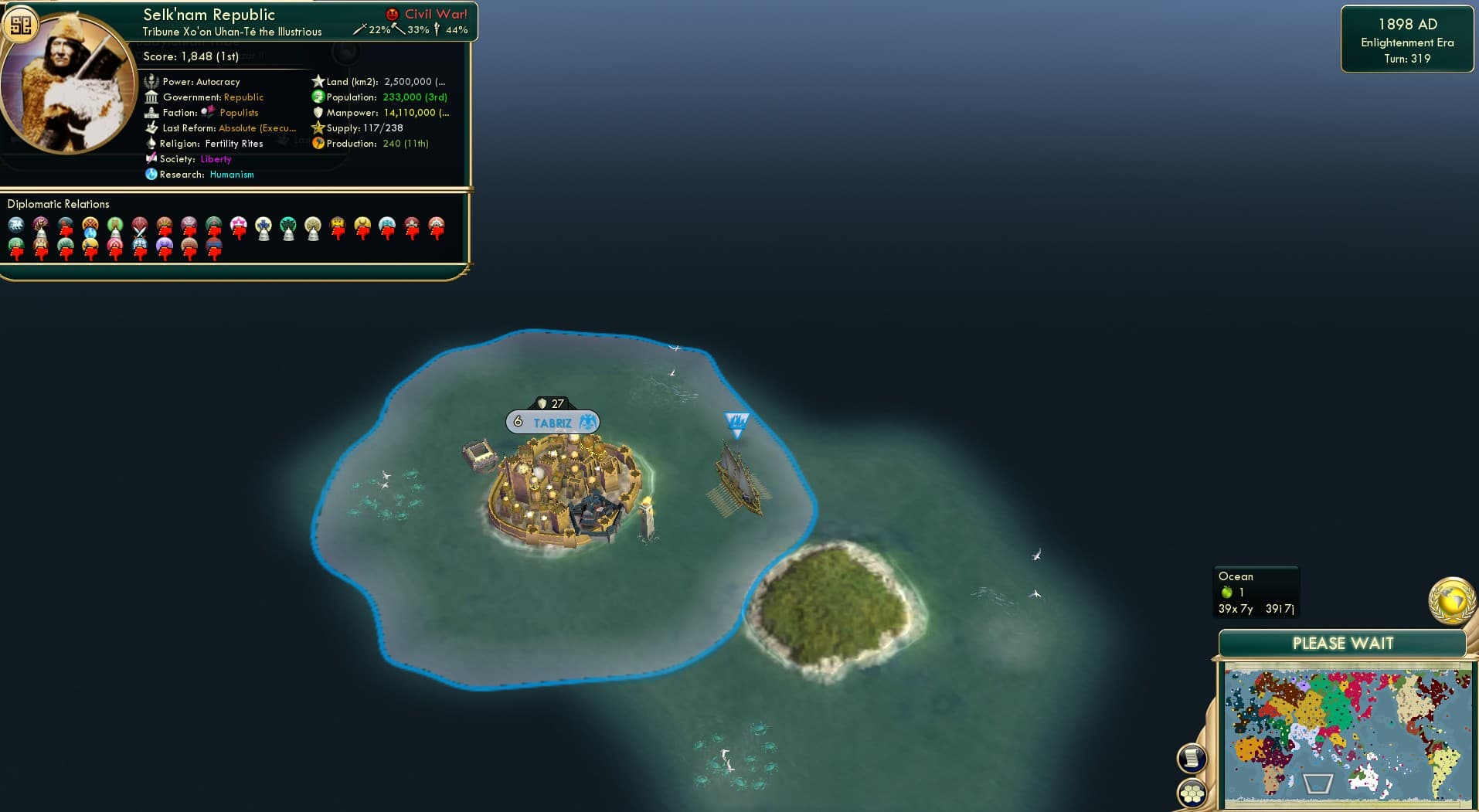Image resolution: width=1479 pixels, height=812 pixels.
Task: Click the green Population globe icon
Action: click(x=317, y=97)
